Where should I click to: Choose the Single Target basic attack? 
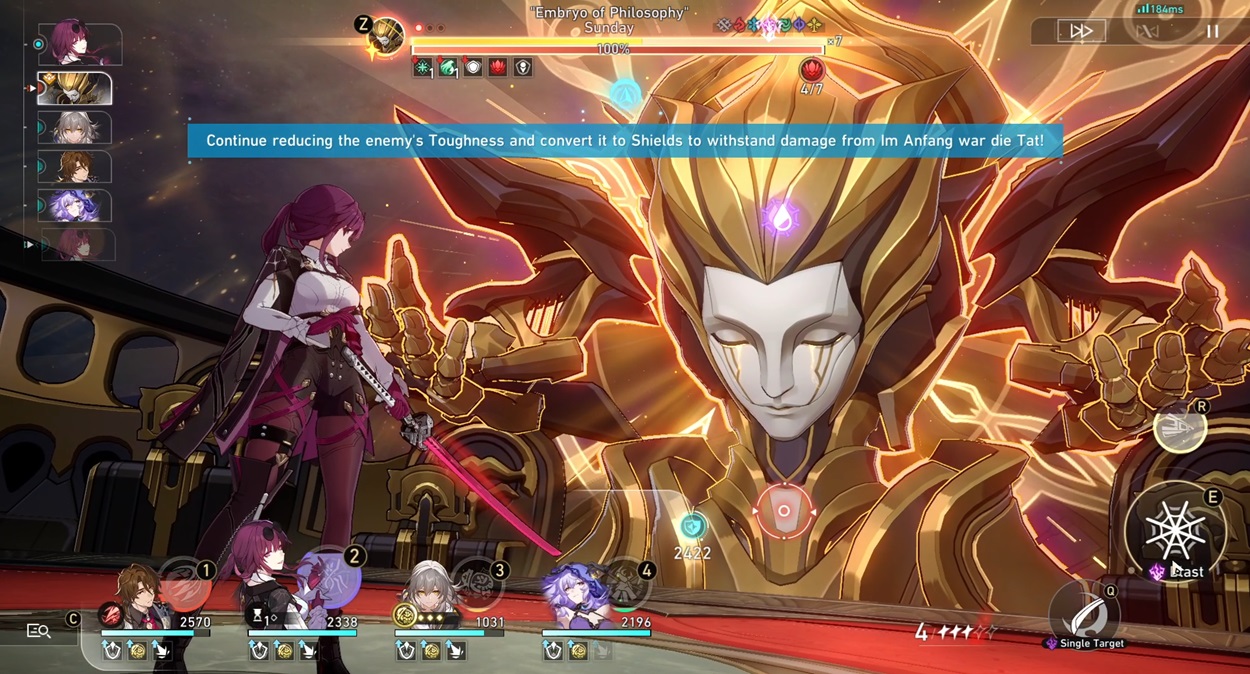pyautogui.click(x=1084, y=612)
